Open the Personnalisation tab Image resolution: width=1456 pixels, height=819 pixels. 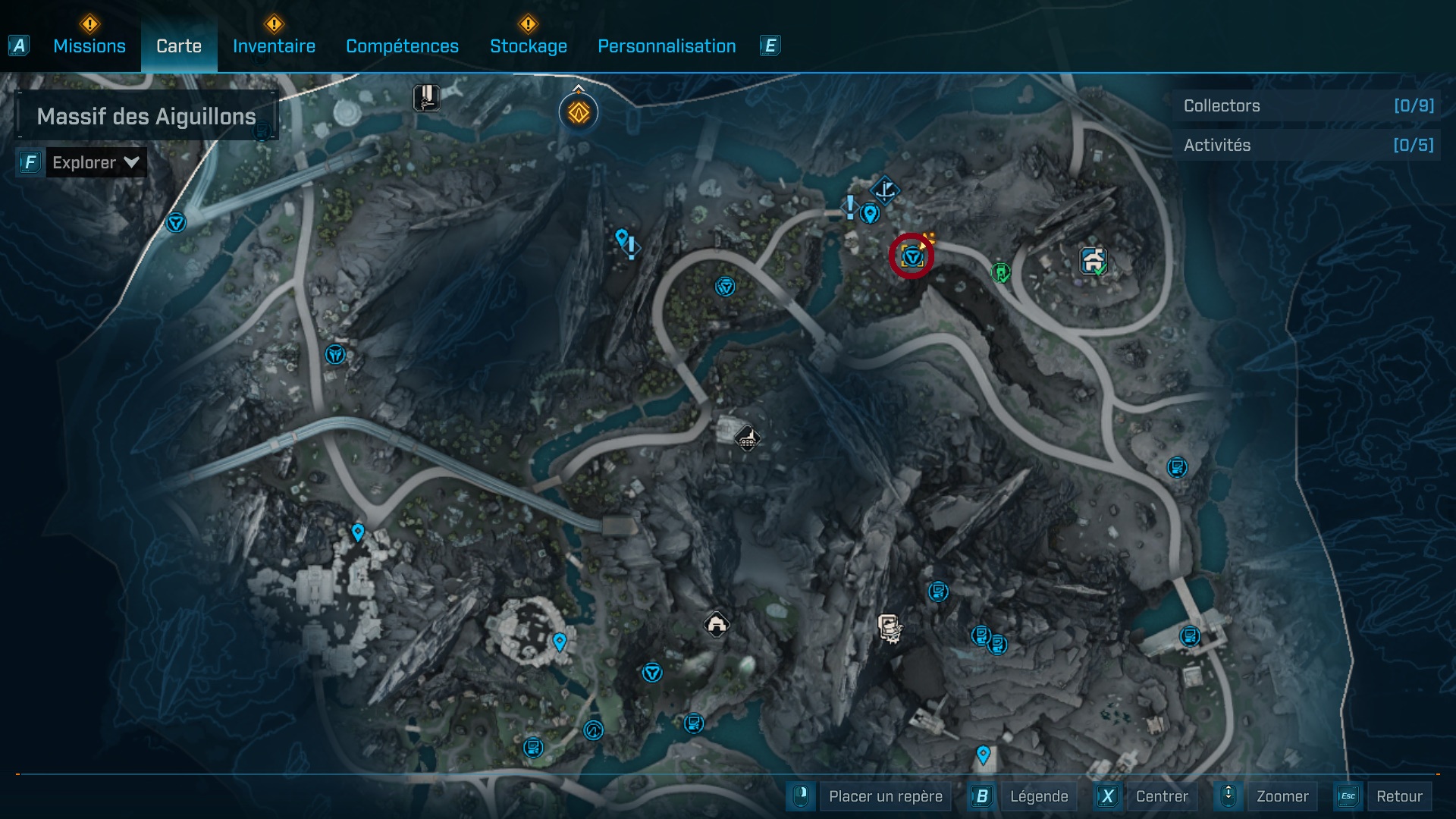pos(667,46)
